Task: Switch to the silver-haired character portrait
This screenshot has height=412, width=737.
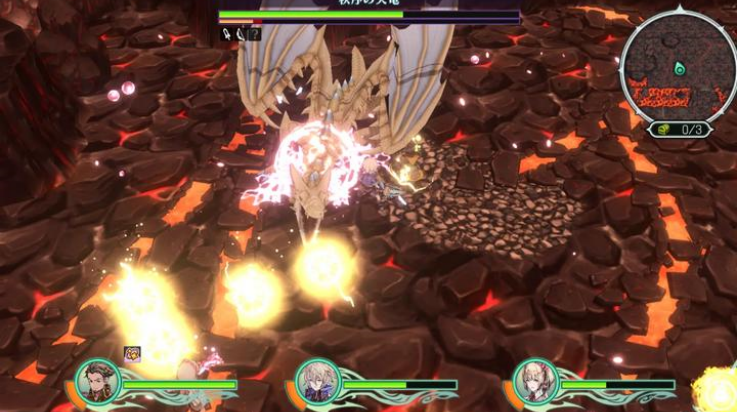Action: [x=319, y=383]
